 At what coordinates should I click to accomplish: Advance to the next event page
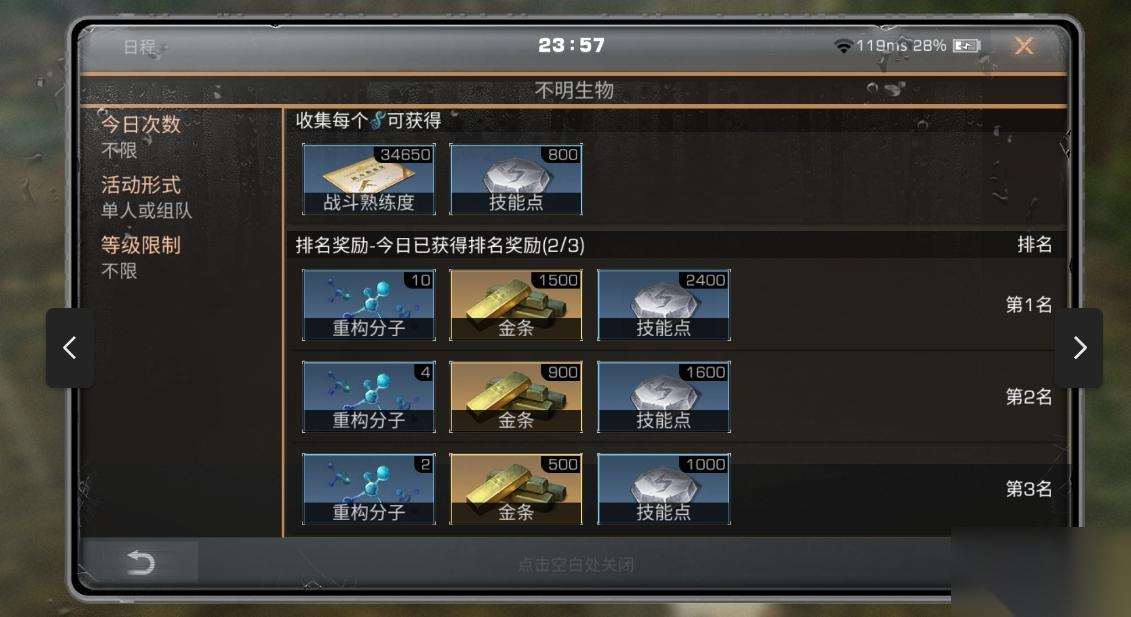point(1079,347)
